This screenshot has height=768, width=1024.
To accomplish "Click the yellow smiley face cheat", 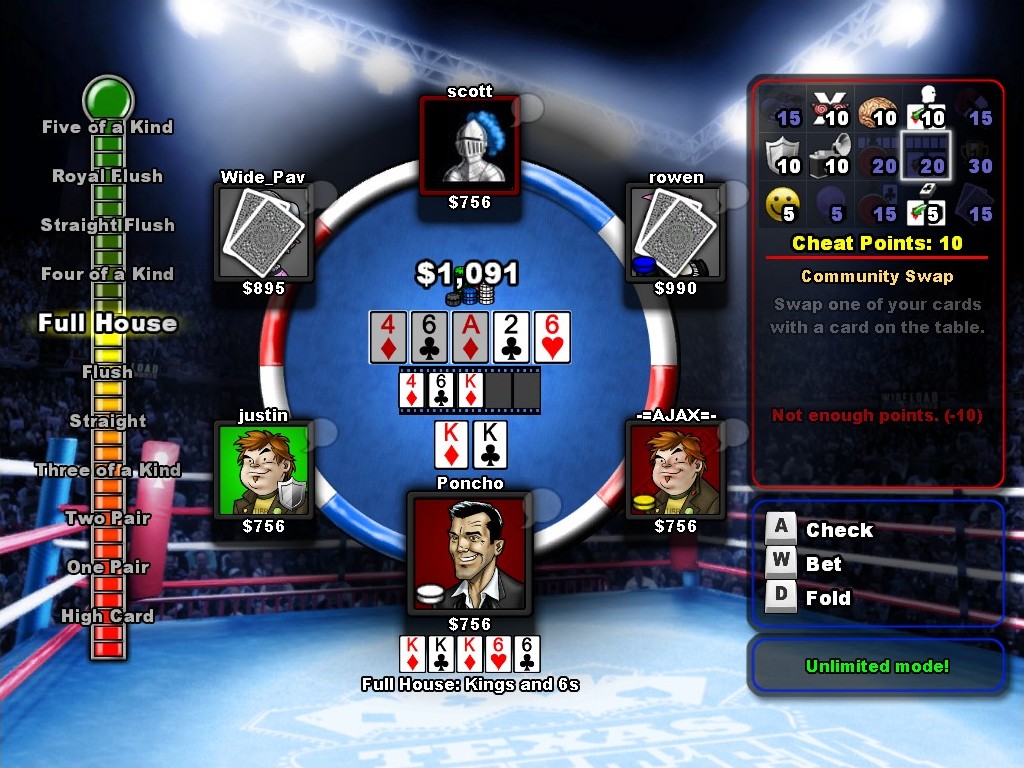I will (783, 205).
